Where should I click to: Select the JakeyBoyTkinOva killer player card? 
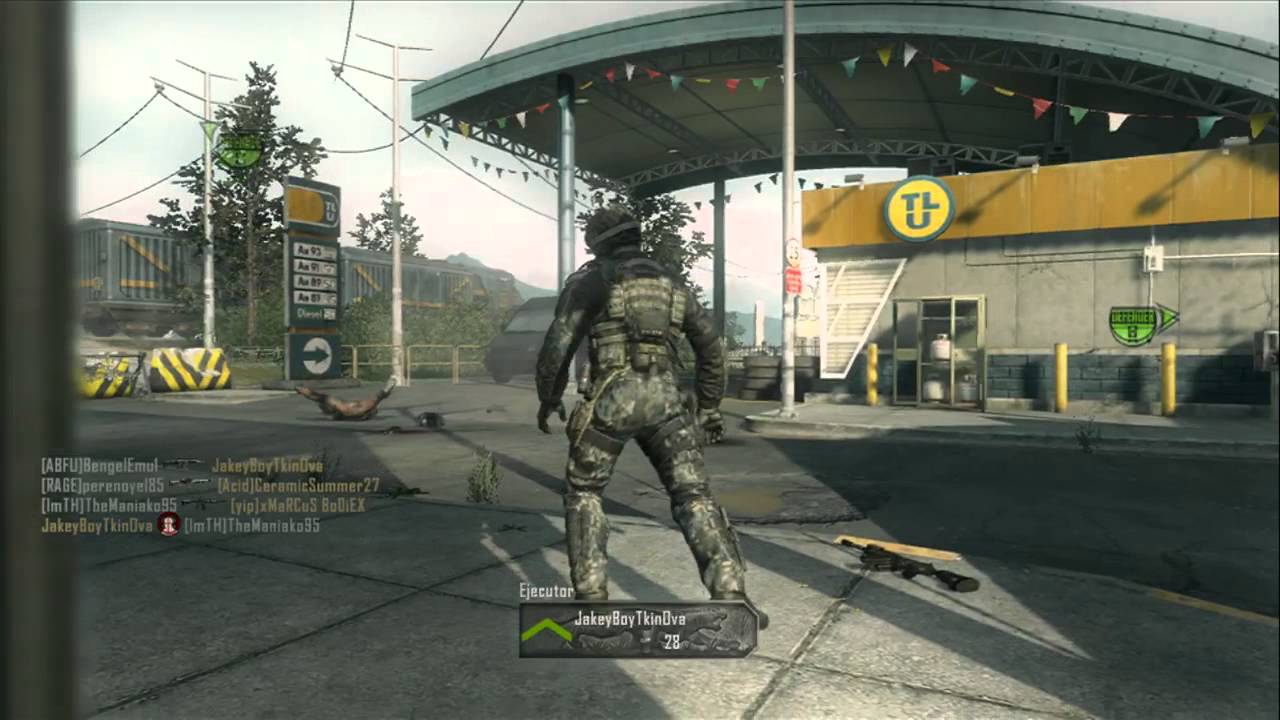click(x=638, y=629)
